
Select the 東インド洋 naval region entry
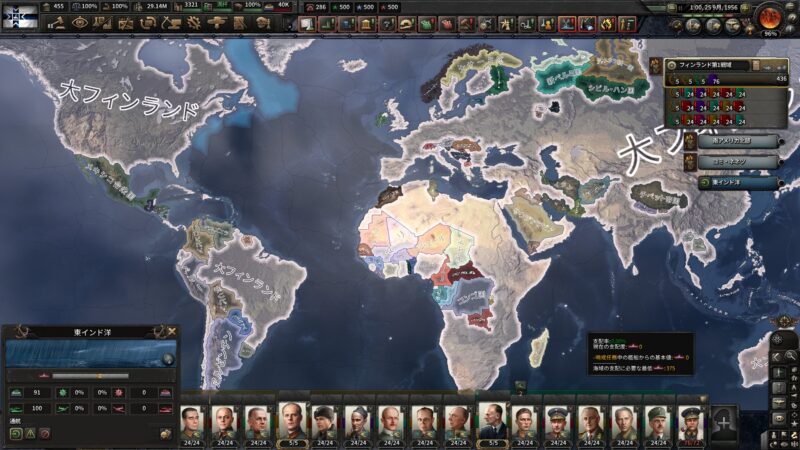(738, 182)
